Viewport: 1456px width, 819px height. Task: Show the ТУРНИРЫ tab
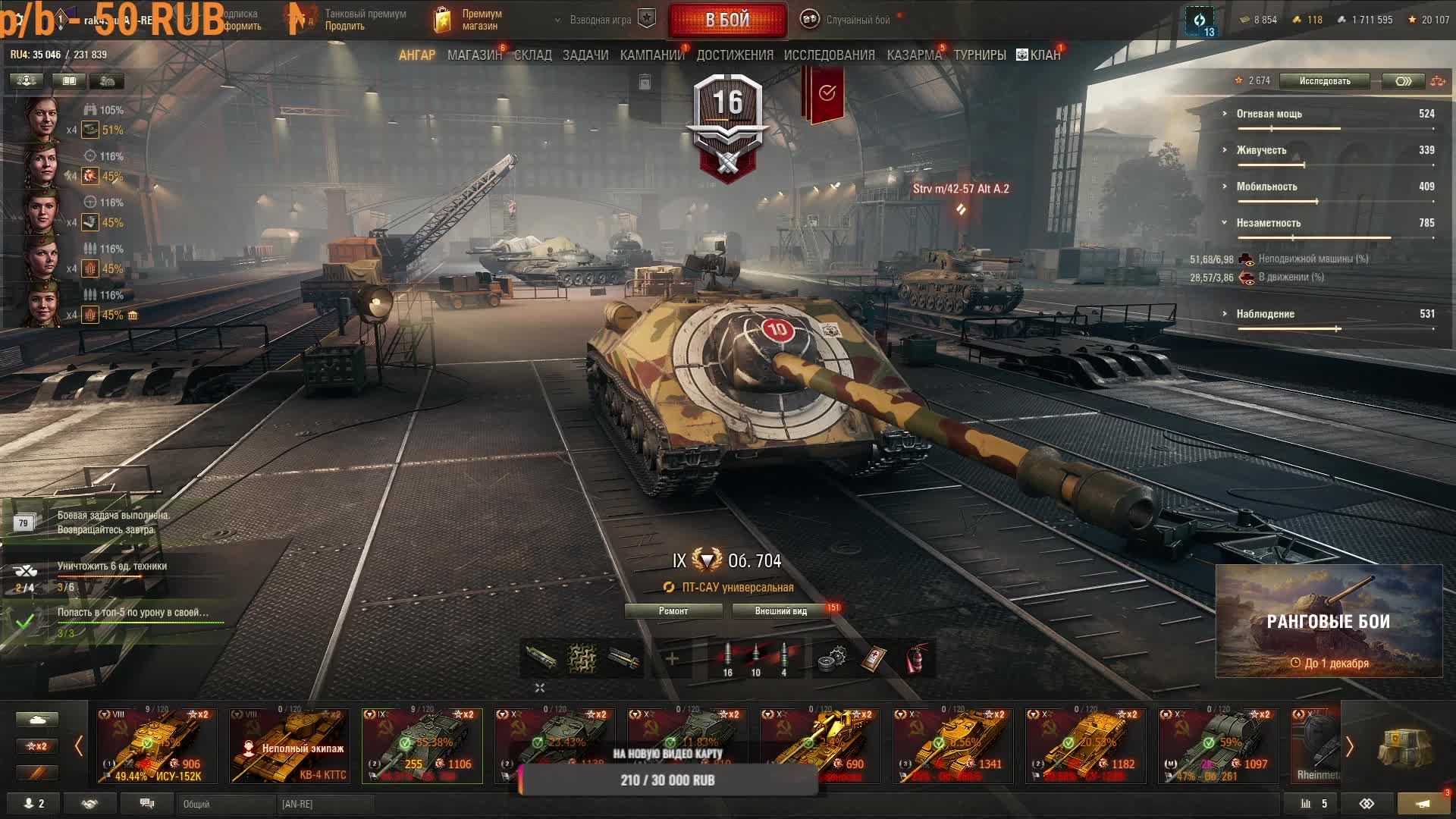coord(980,55)
